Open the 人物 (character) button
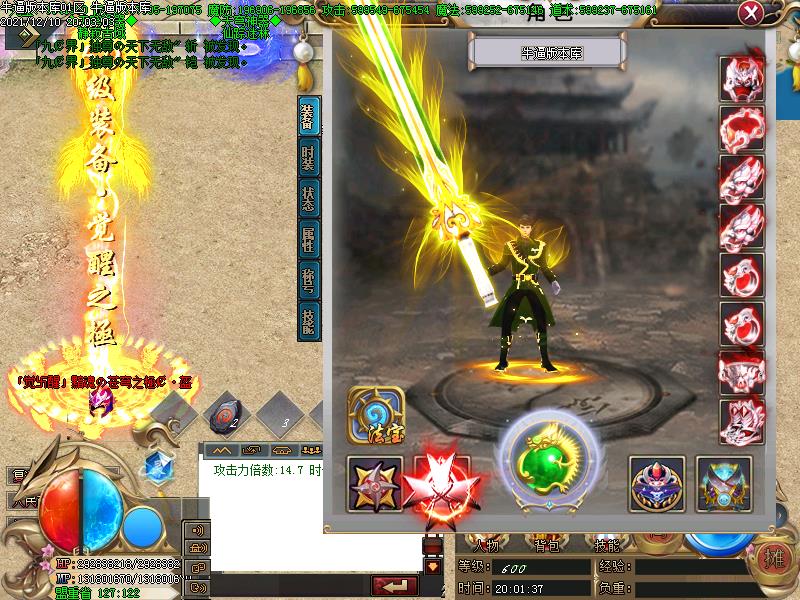Viewport: 800px width, 600px height. coord(488,546)
